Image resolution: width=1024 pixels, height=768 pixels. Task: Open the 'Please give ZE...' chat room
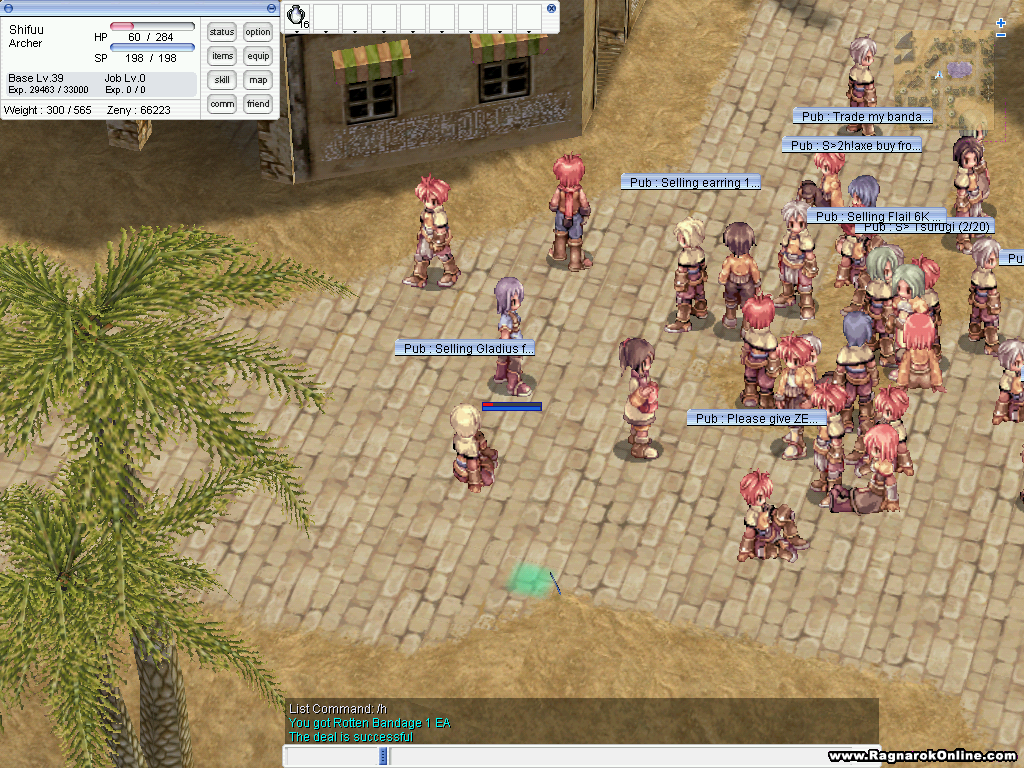(757, 419)
